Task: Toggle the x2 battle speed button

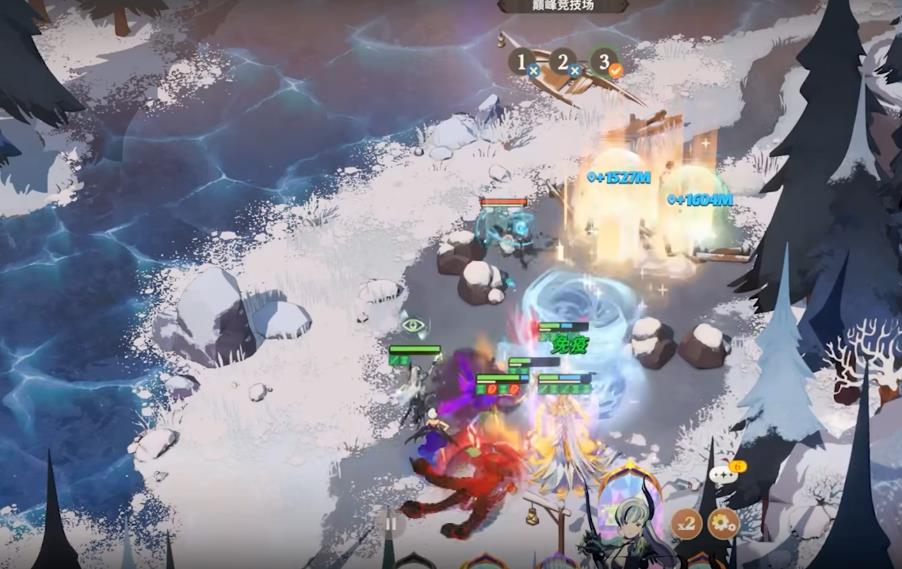Action: tap(686, 521)
